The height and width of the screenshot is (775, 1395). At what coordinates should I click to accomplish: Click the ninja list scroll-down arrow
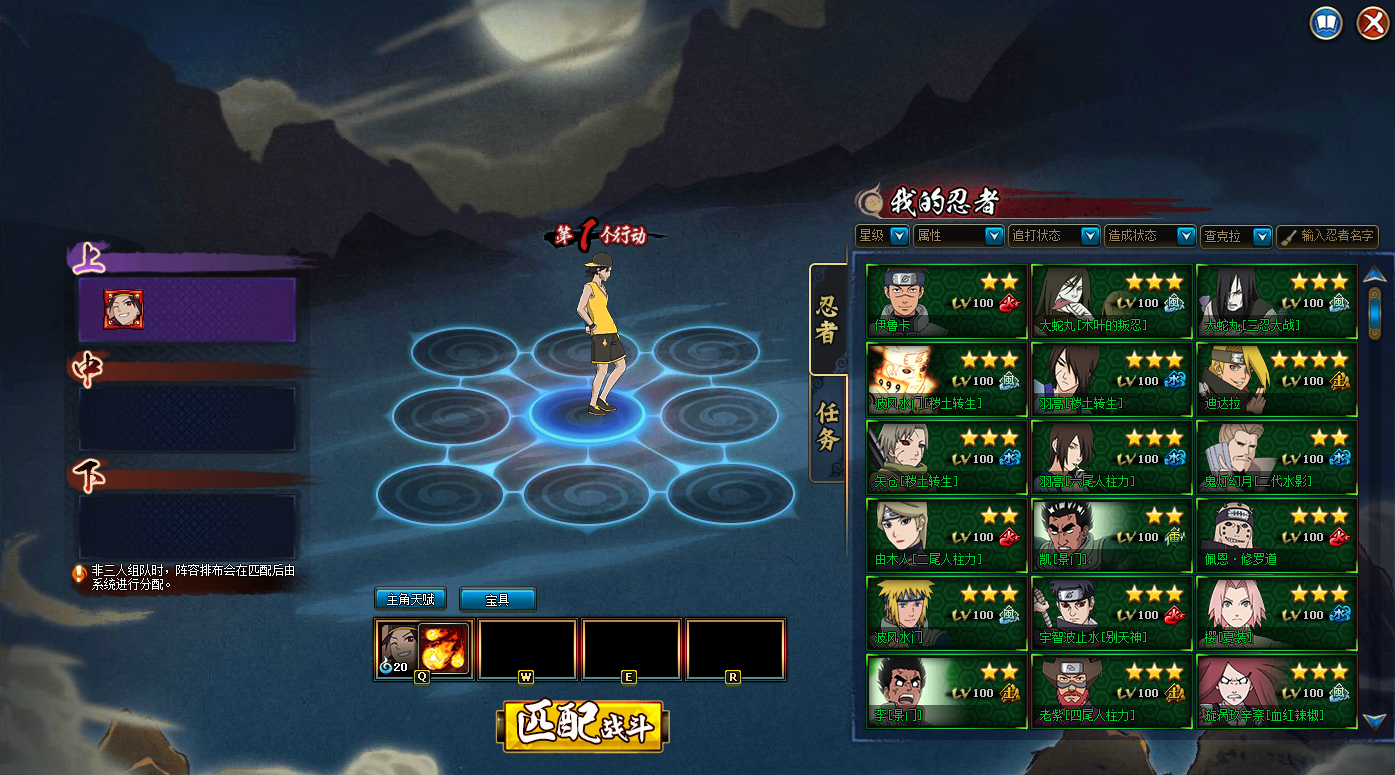click(x=1374, y=720)
